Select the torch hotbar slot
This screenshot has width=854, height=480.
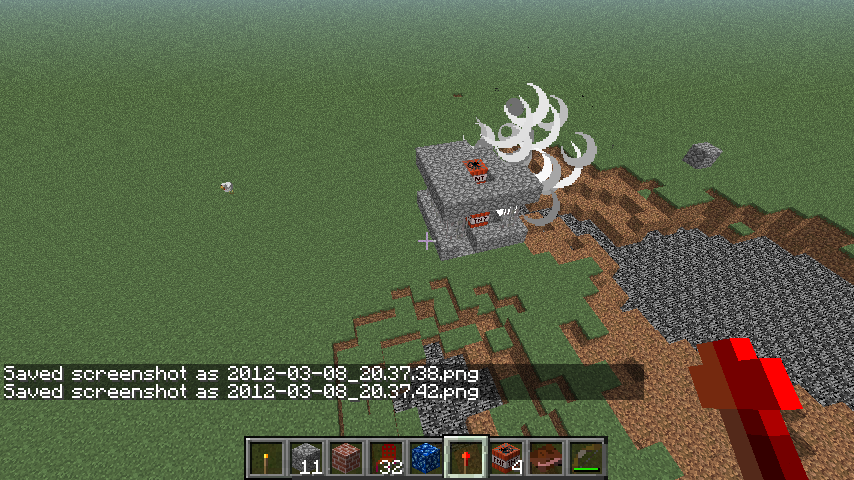point(265,458)
